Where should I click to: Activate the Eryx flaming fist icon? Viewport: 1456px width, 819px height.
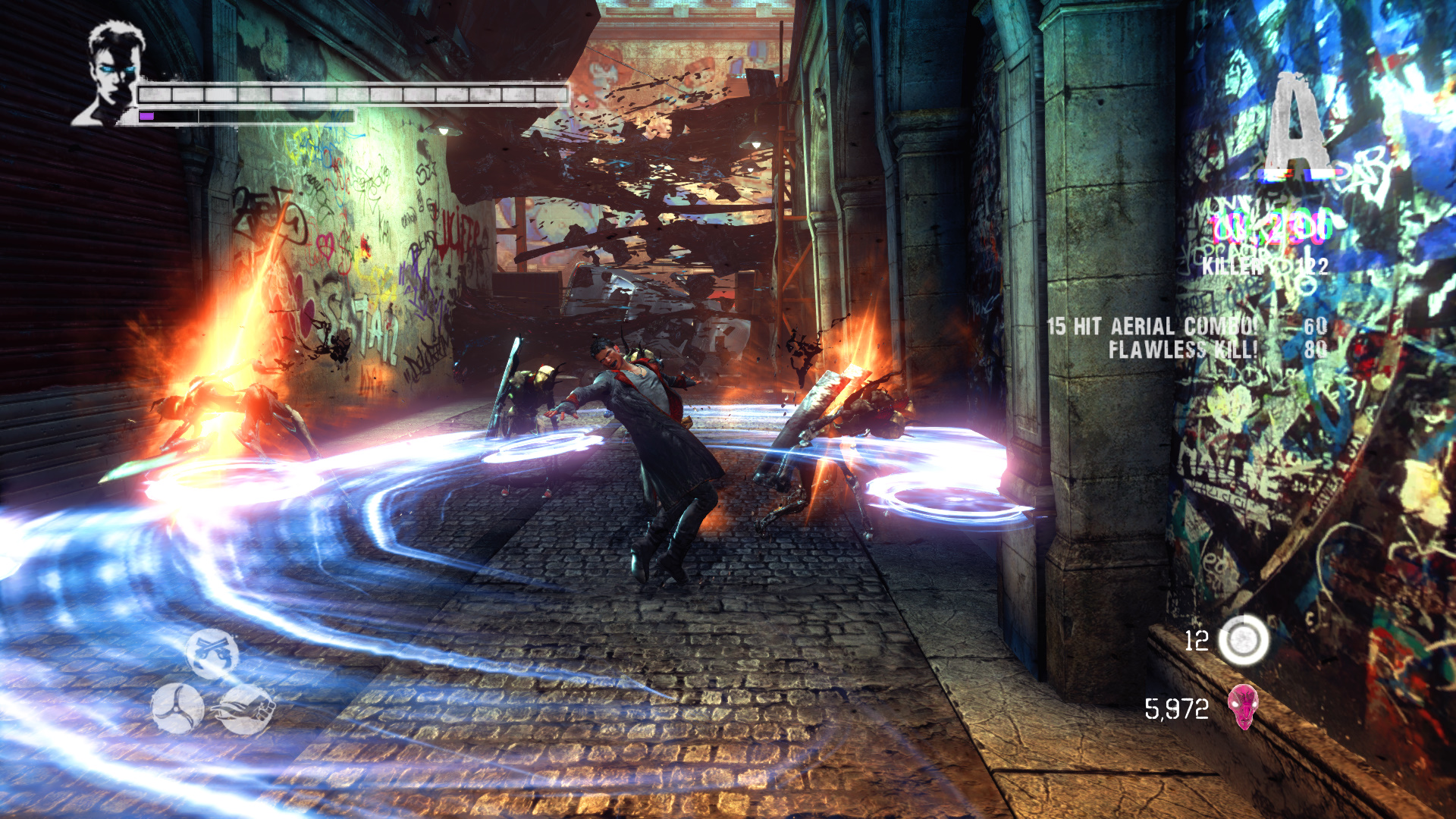pos(246,710)
